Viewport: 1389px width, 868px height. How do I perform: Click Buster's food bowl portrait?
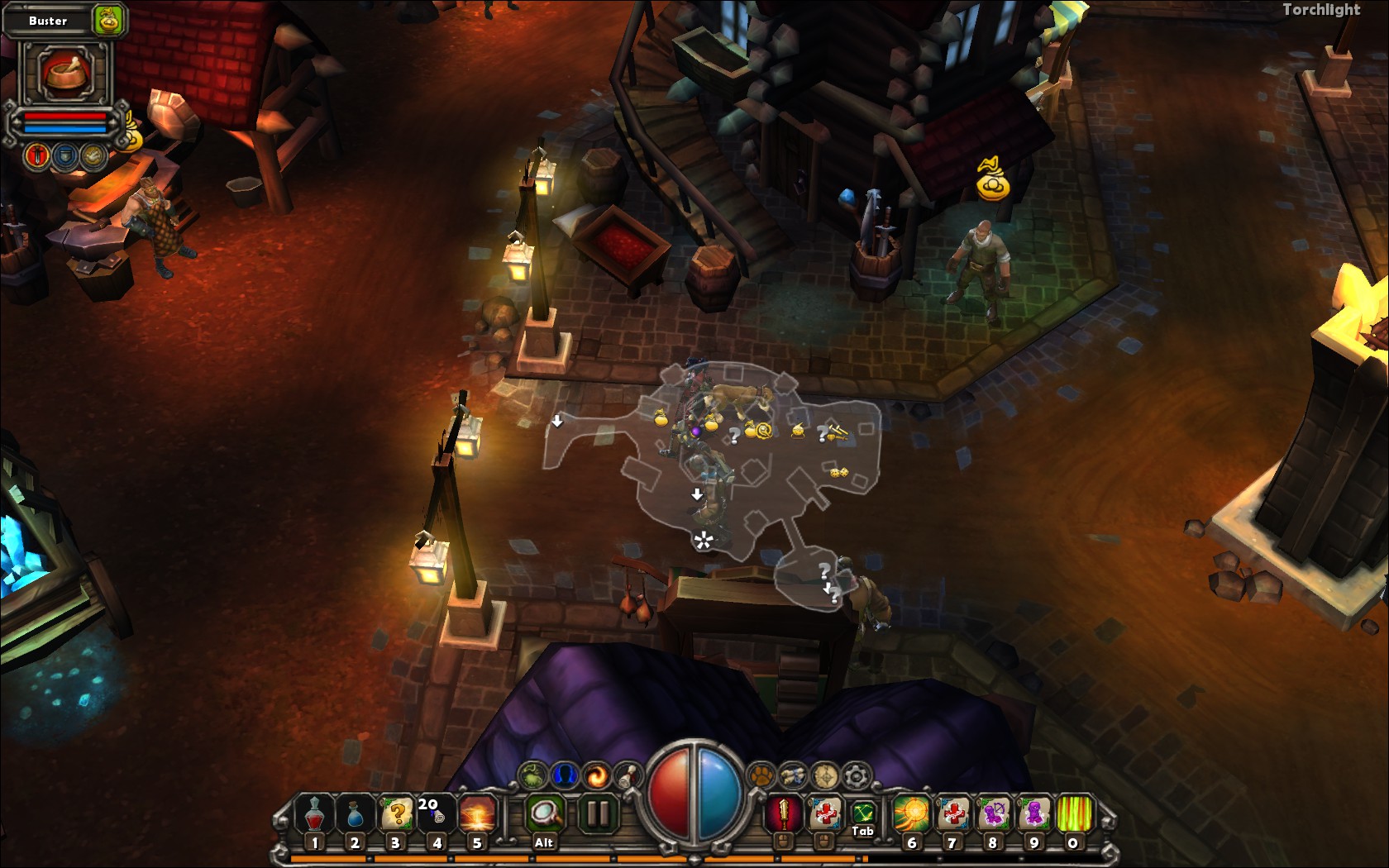pos(64,73)
